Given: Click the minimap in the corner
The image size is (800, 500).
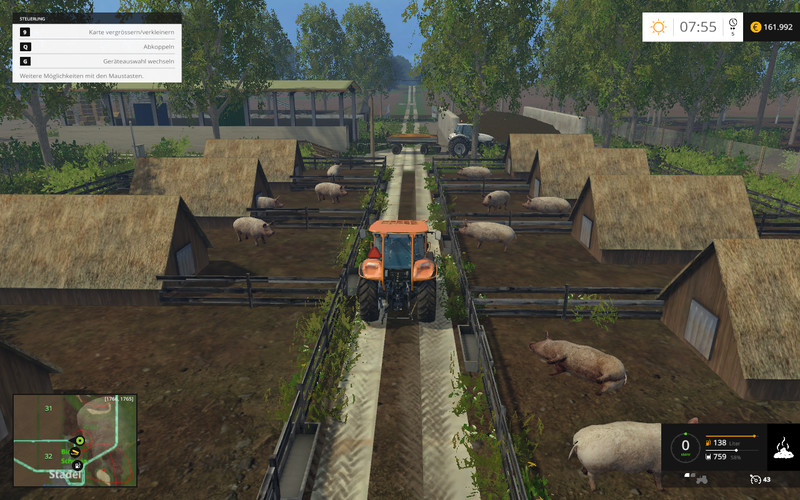Looking at the screenshot, I should click(74, 439).
